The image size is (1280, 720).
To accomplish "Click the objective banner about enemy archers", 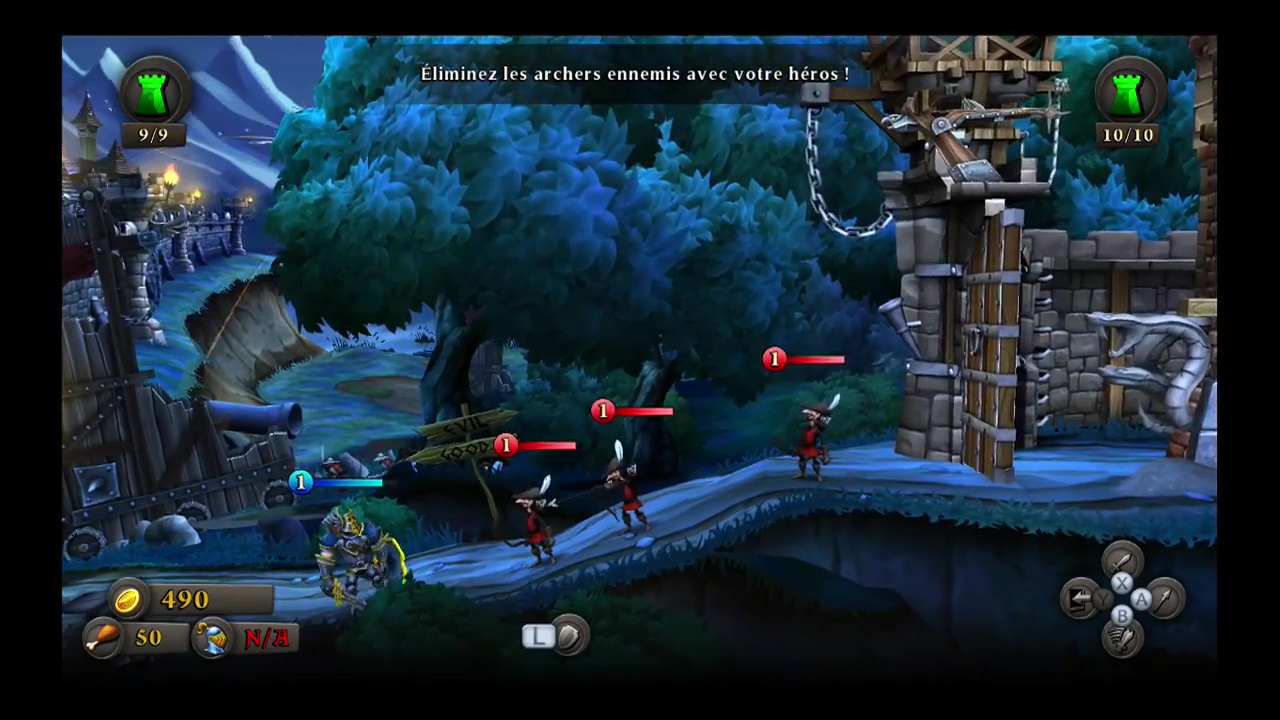I will (636, 73).
